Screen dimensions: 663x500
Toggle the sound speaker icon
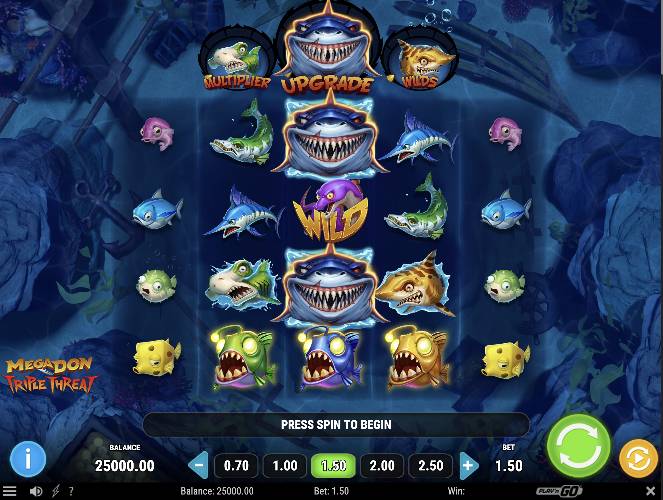(x=36, y=491)
